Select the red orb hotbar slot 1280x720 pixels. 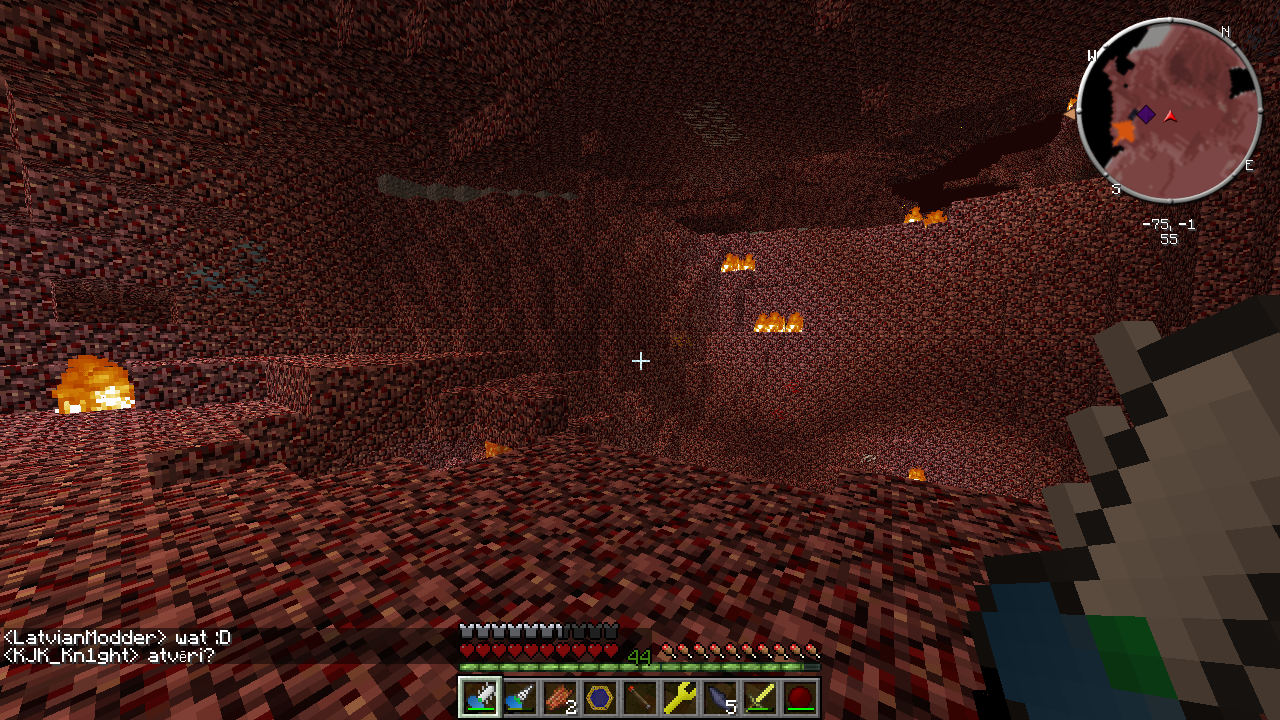click(800, 697)
